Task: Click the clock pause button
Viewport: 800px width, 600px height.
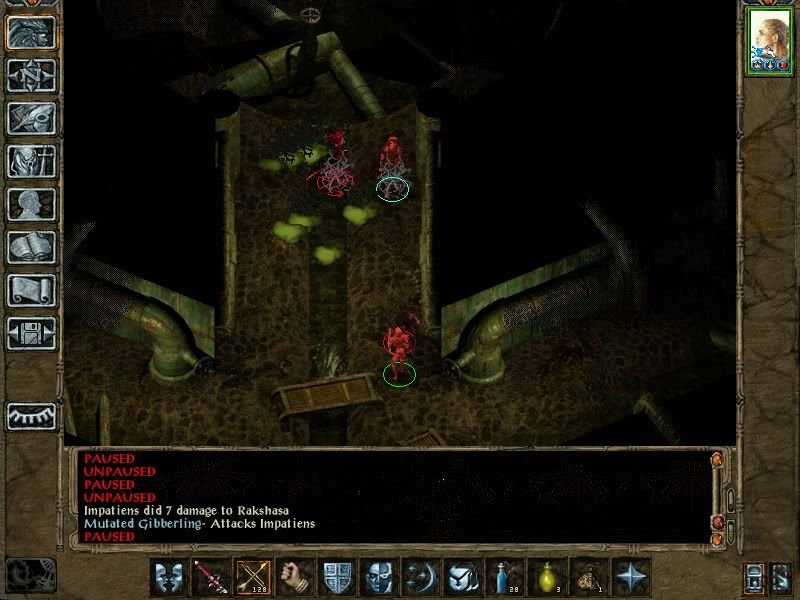Action: (x=30, y=574)
